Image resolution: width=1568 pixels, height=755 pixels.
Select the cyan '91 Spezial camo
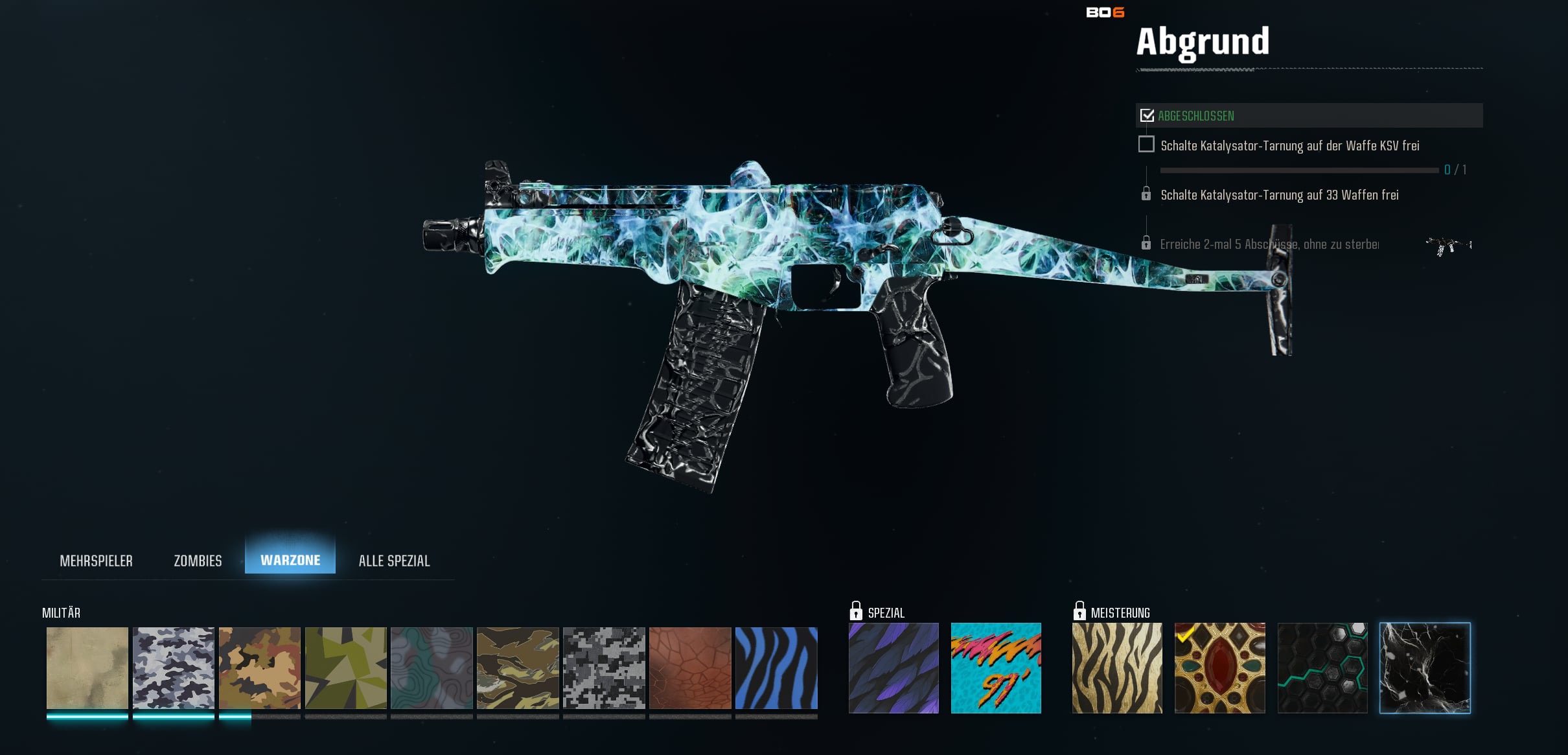(x=996, y=668)
